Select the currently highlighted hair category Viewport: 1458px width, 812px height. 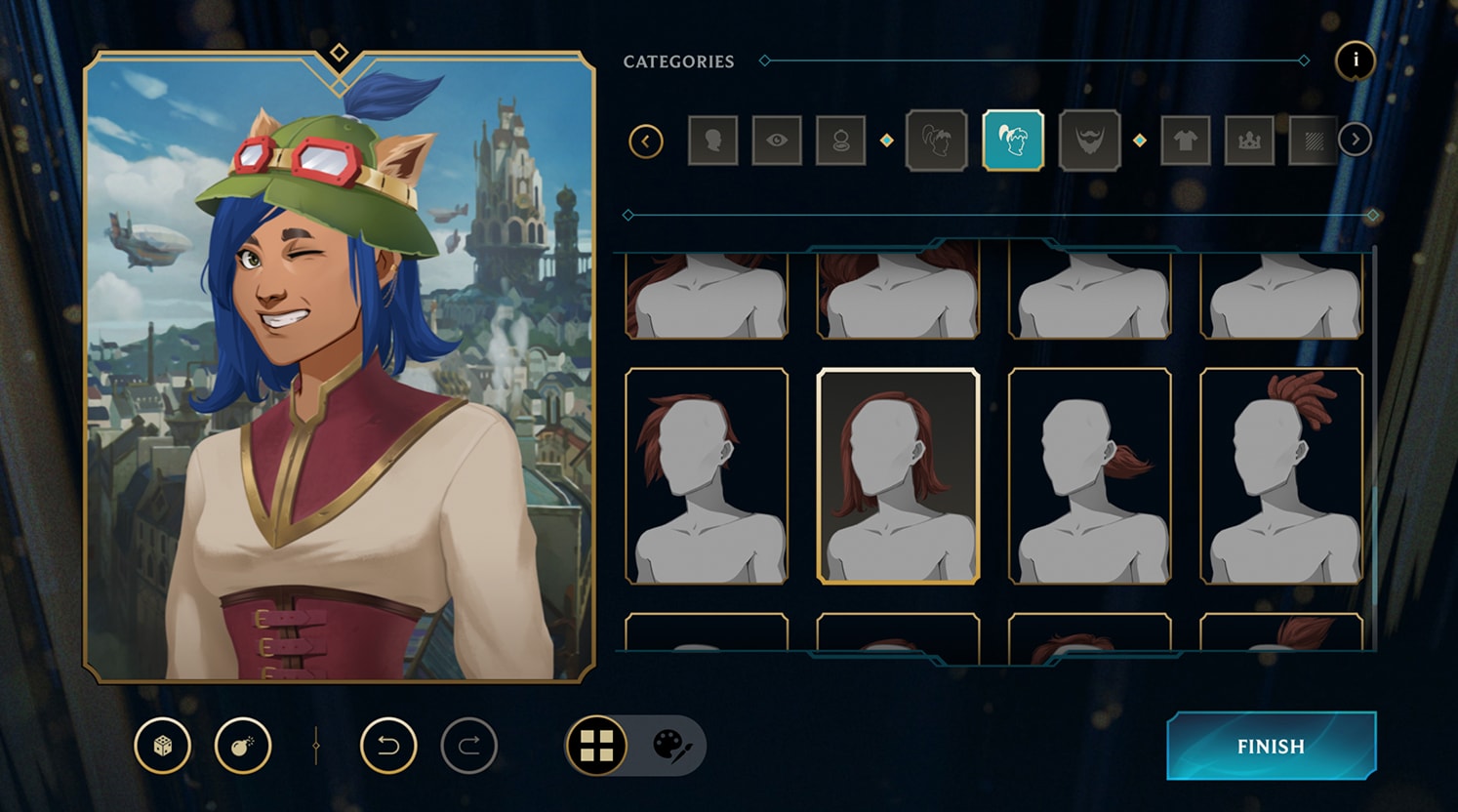[1013, 140]
